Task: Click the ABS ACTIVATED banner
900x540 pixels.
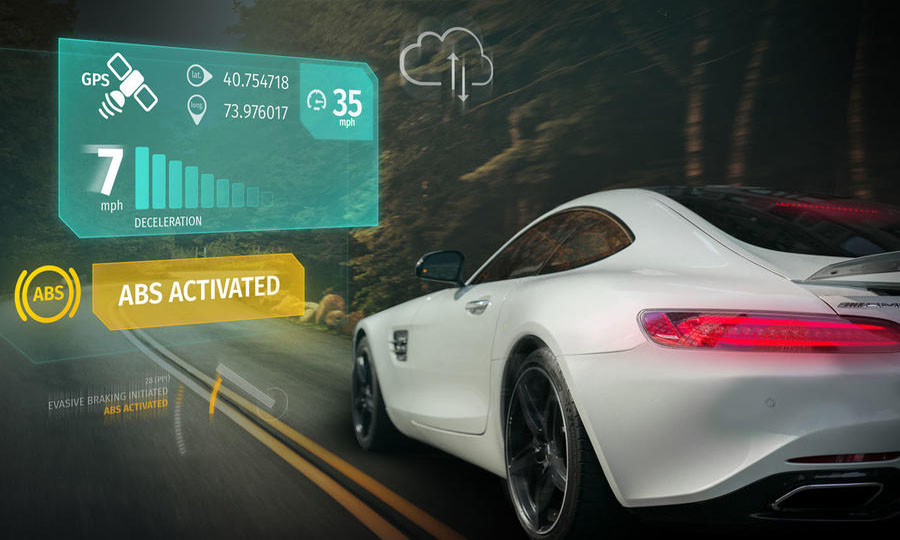Action: pyautogui.click(x=198, y=290)
